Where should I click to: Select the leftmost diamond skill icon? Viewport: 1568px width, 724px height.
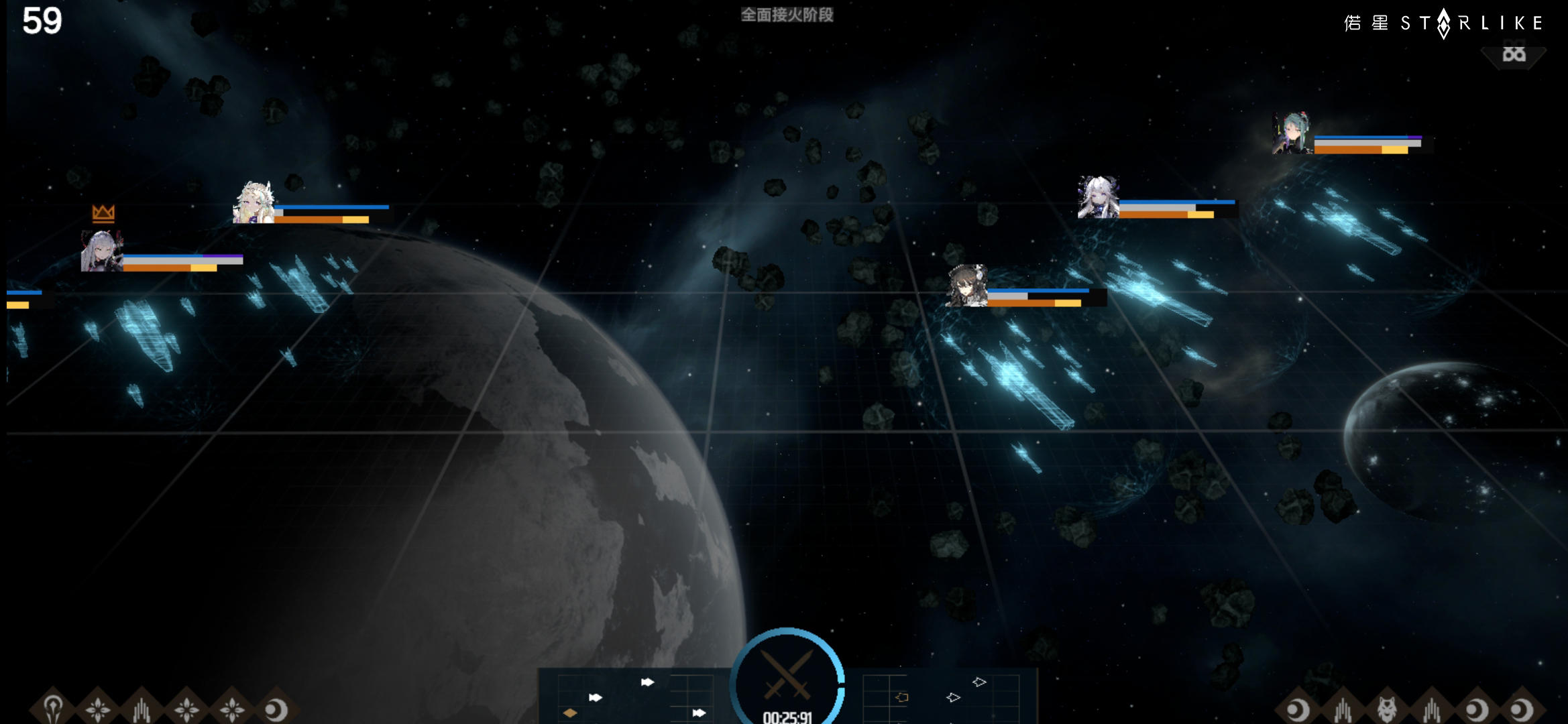click(x=54, y=708)
